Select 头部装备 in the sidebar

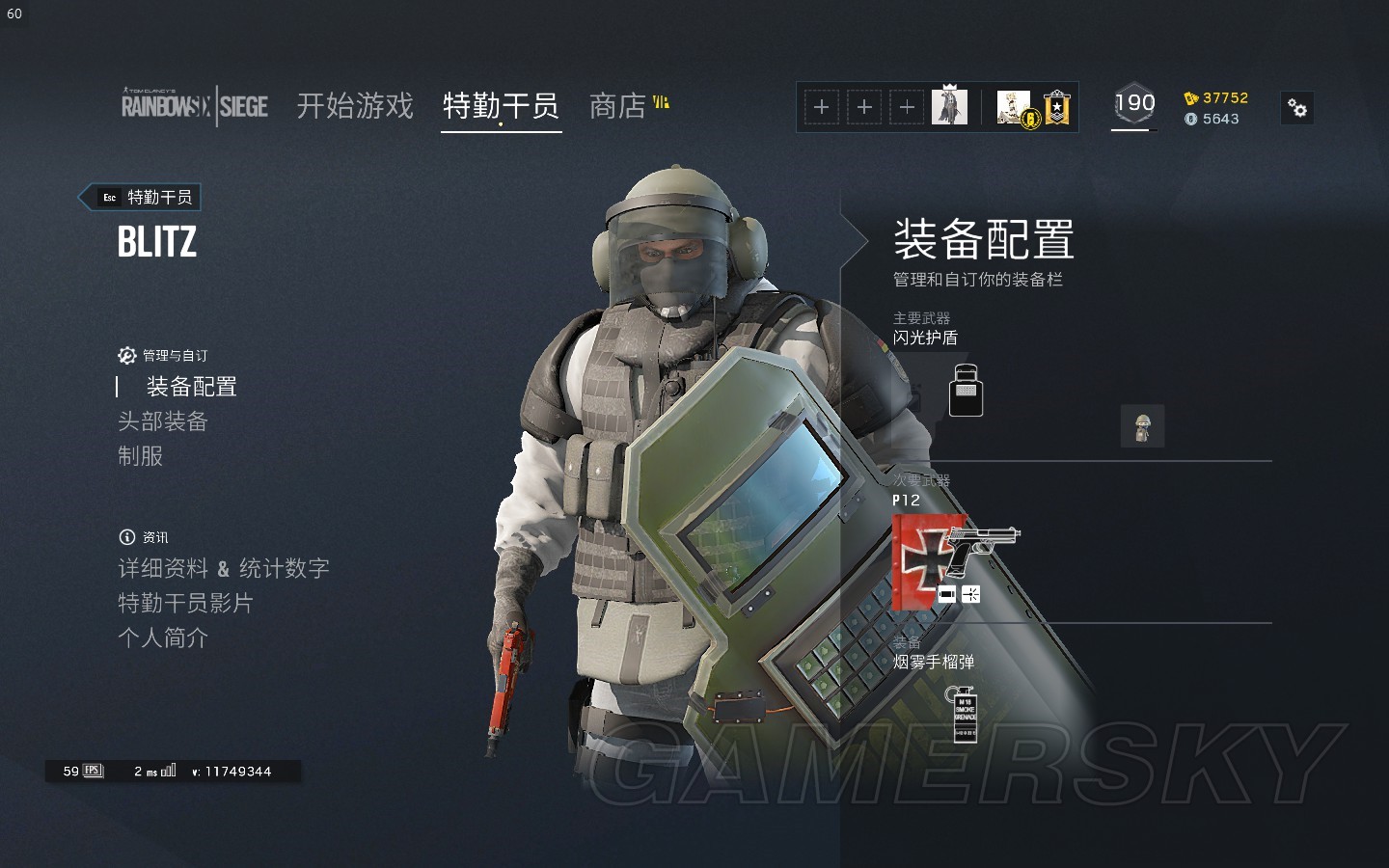[x=162, y=421]
